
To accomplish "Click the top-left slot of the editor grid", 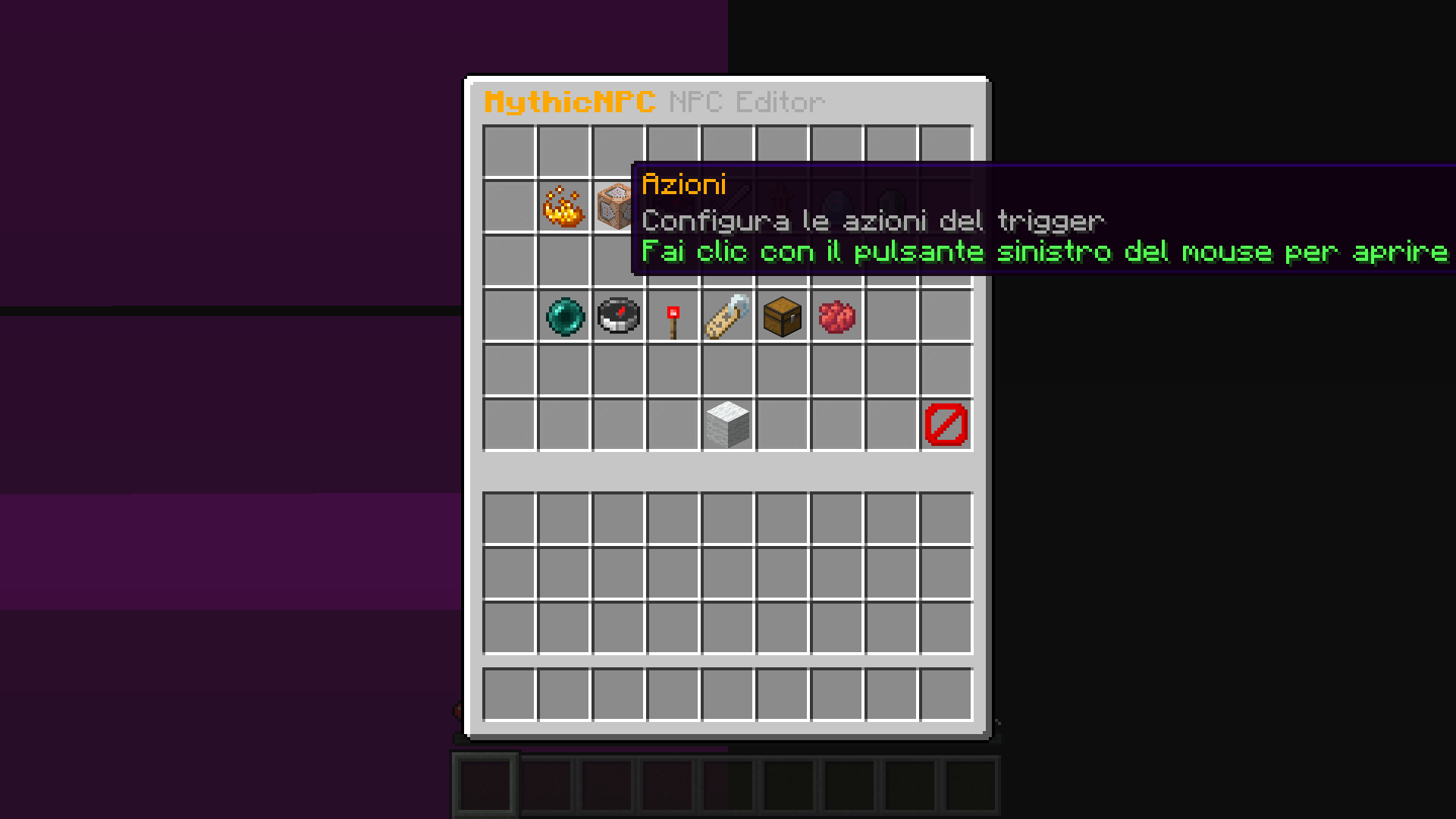I will pyautogui.click(x=510, y=151).
